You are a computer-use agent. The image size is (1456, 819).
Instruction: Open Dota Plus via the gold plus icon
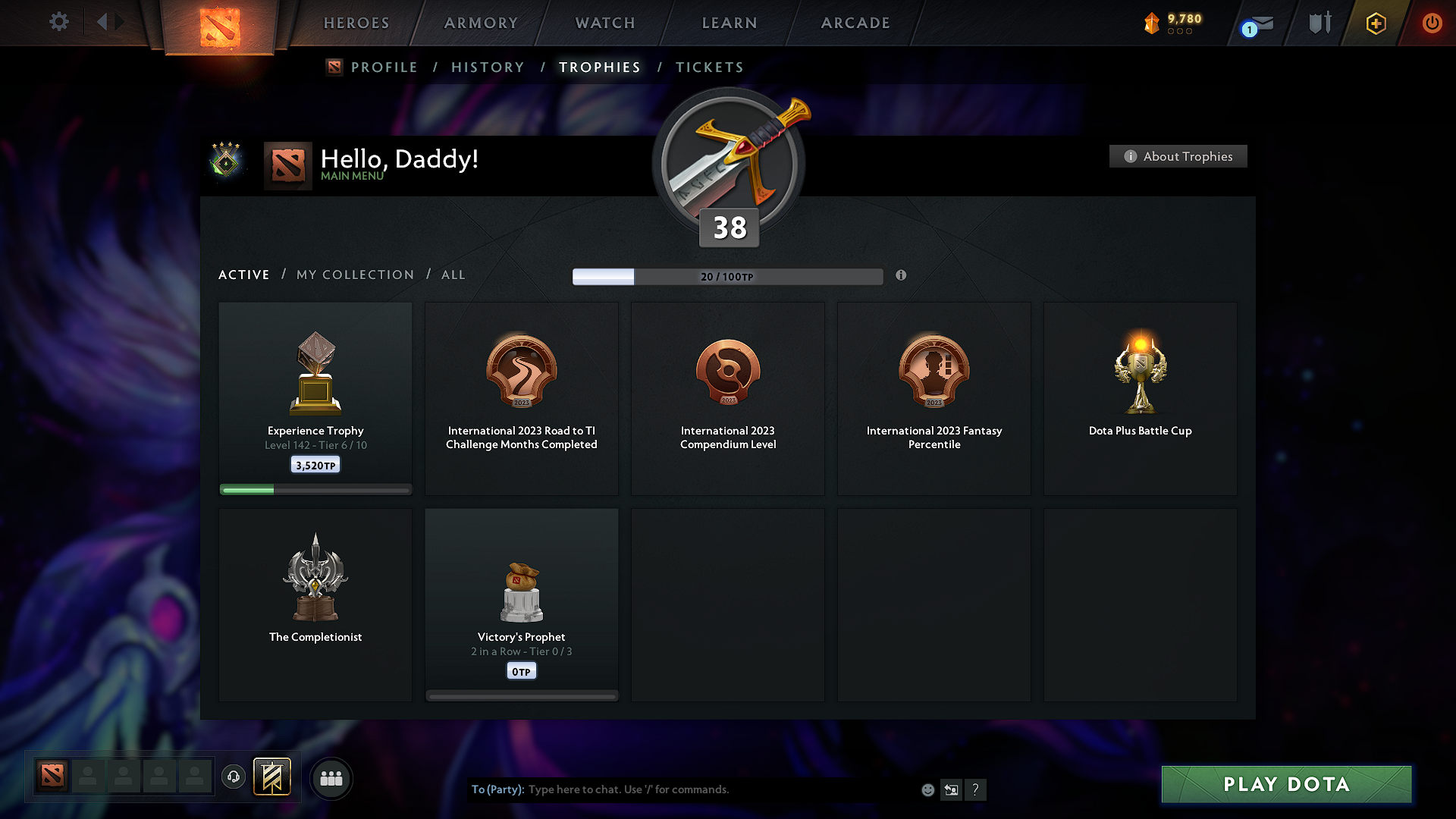(1375, 23)
